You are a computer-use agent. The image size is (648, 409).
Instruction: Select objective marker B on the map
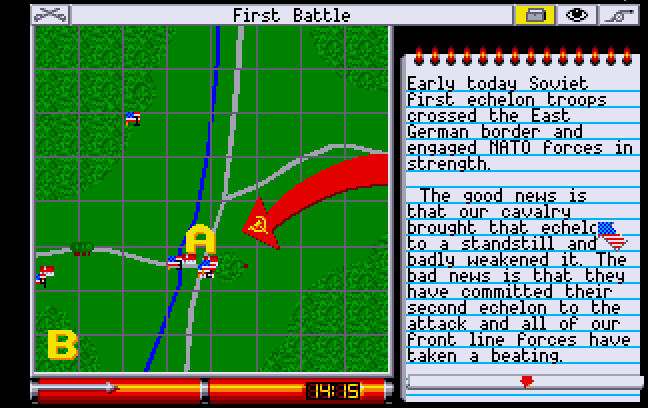pos(61,346)
